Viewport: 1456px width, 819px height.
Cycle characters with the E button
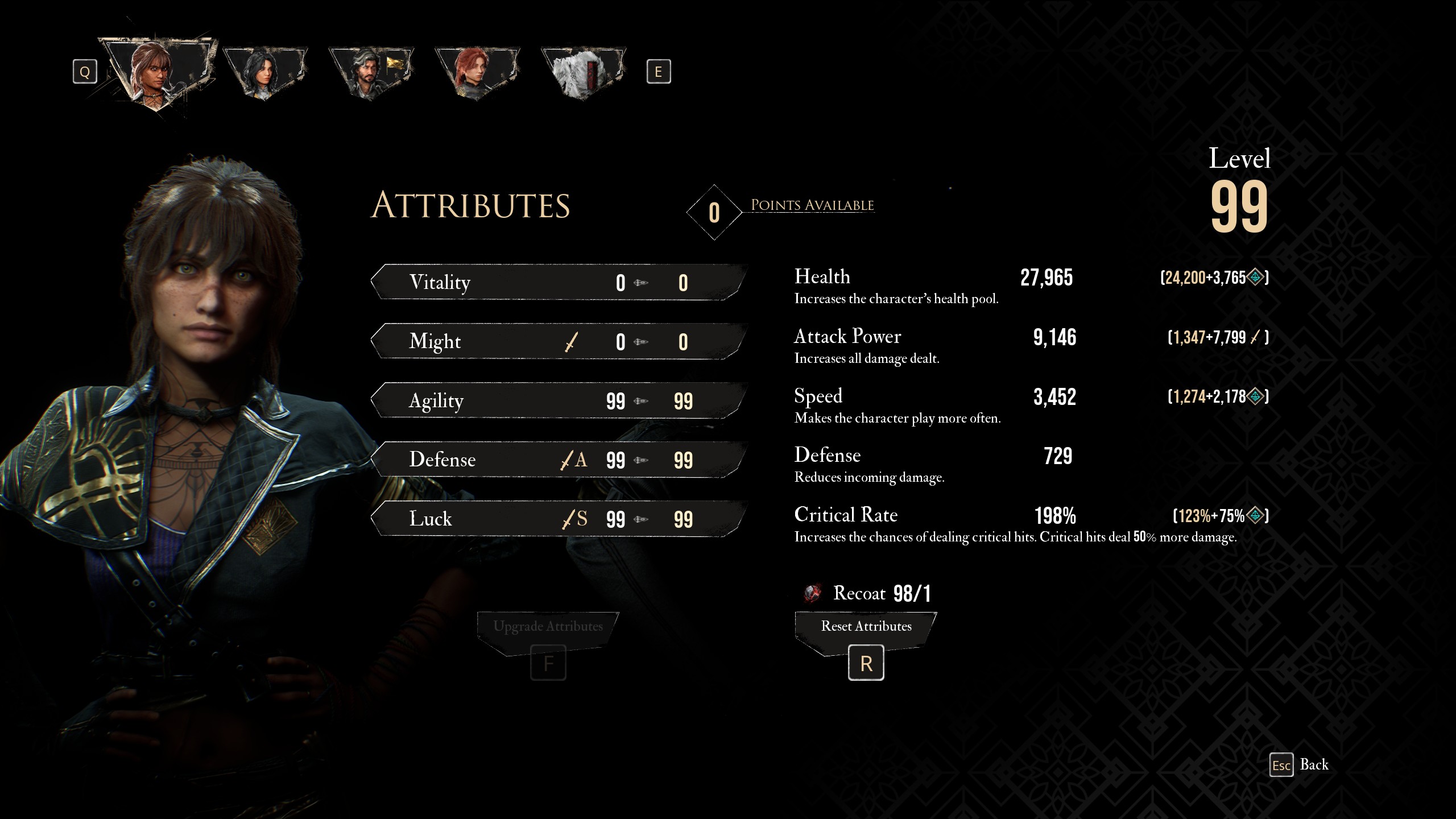660,71
